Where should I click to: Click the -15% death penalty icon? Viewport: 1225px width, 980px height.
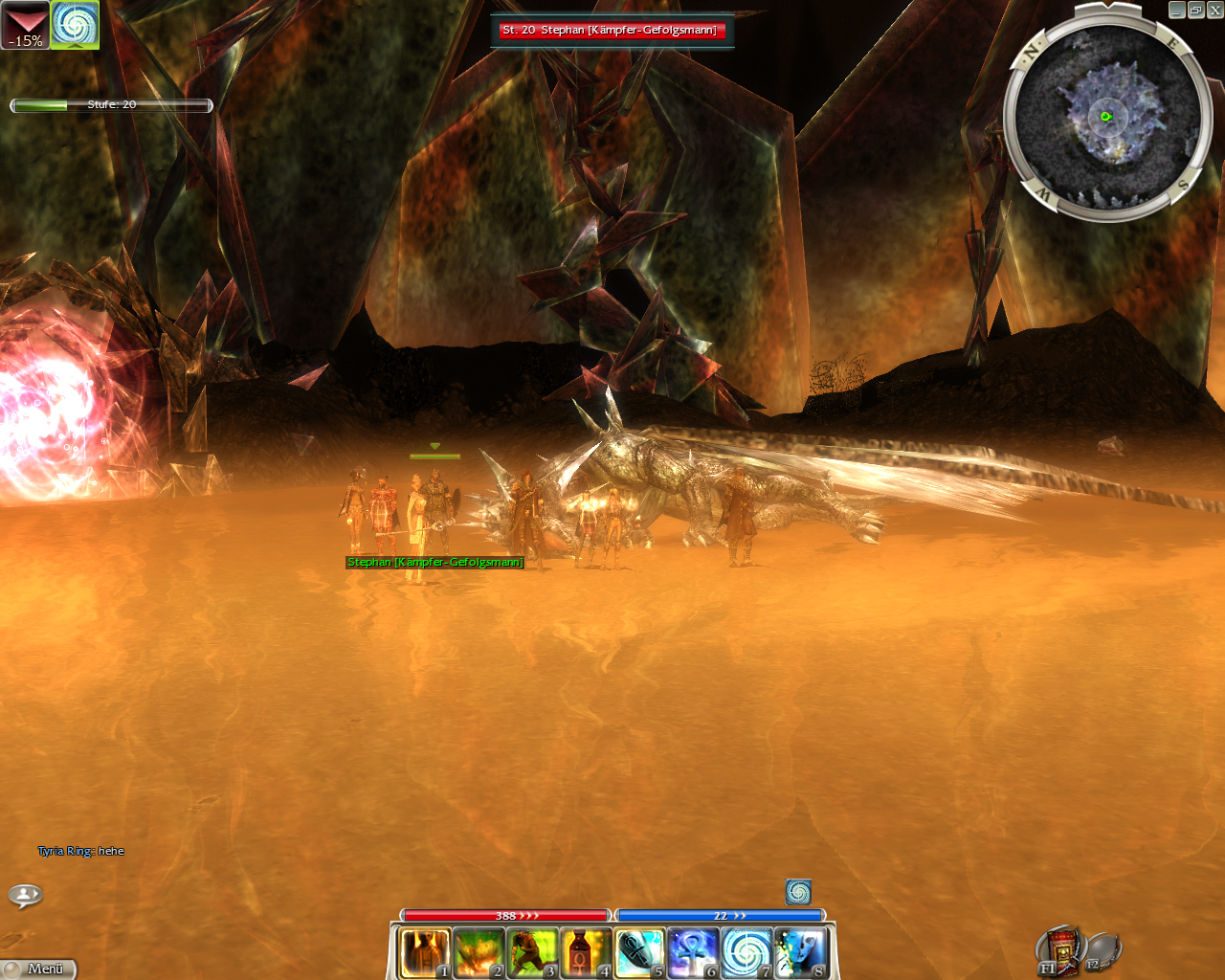click(25, 25)
